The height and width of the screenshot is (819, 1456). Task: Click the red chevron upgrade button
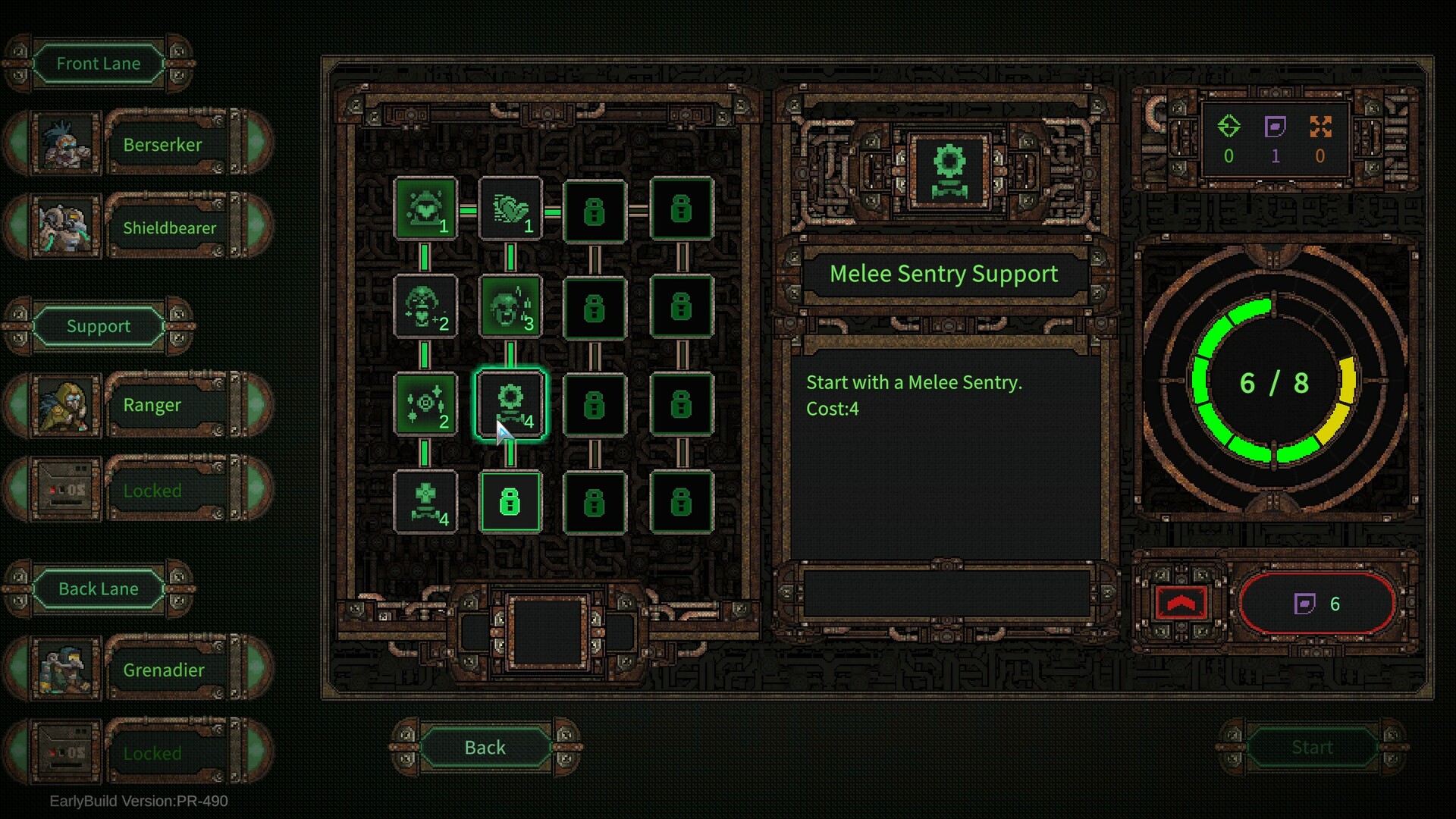[x=1181, y=604]
